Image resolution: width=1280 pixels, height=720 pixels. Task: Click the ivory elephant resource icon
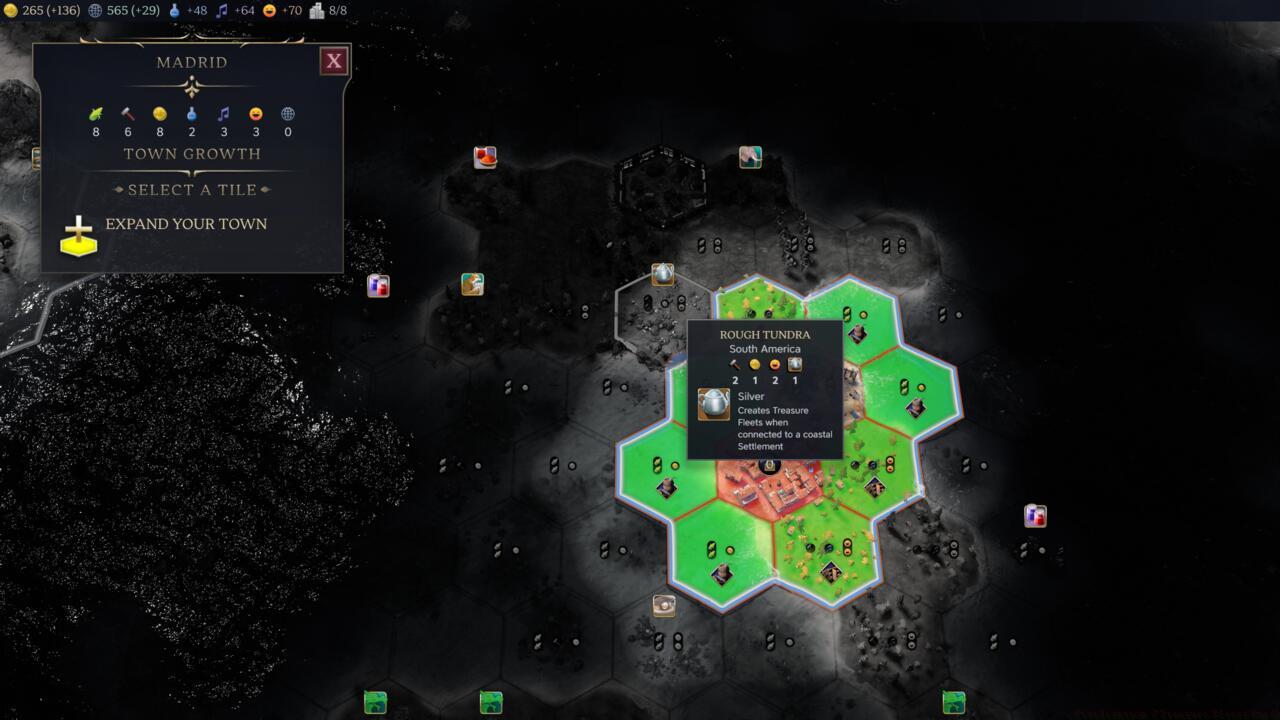coord(750,157)
